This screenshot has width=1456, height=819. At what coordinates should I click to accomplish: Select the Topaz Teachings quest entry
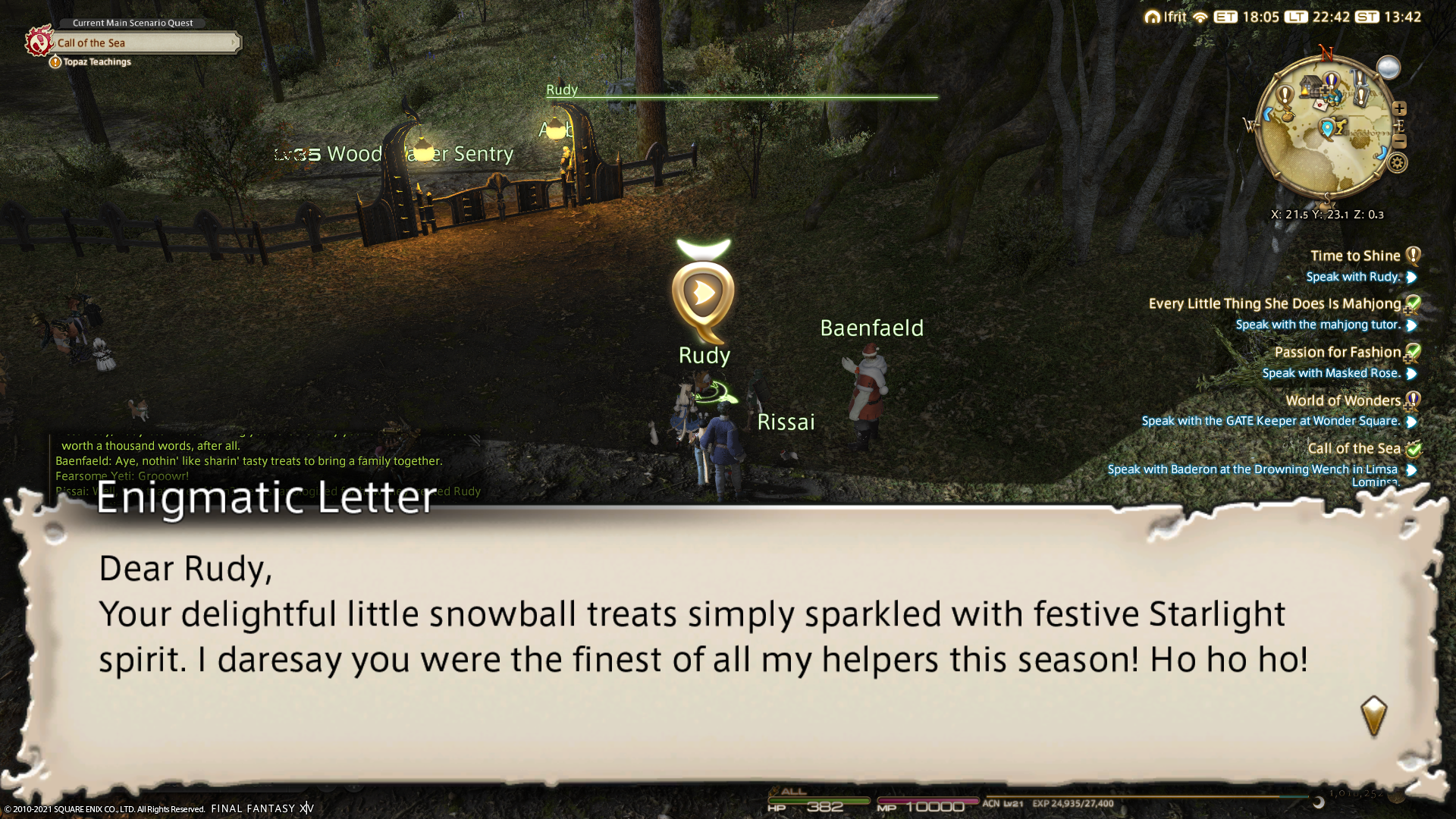[96, 62]
